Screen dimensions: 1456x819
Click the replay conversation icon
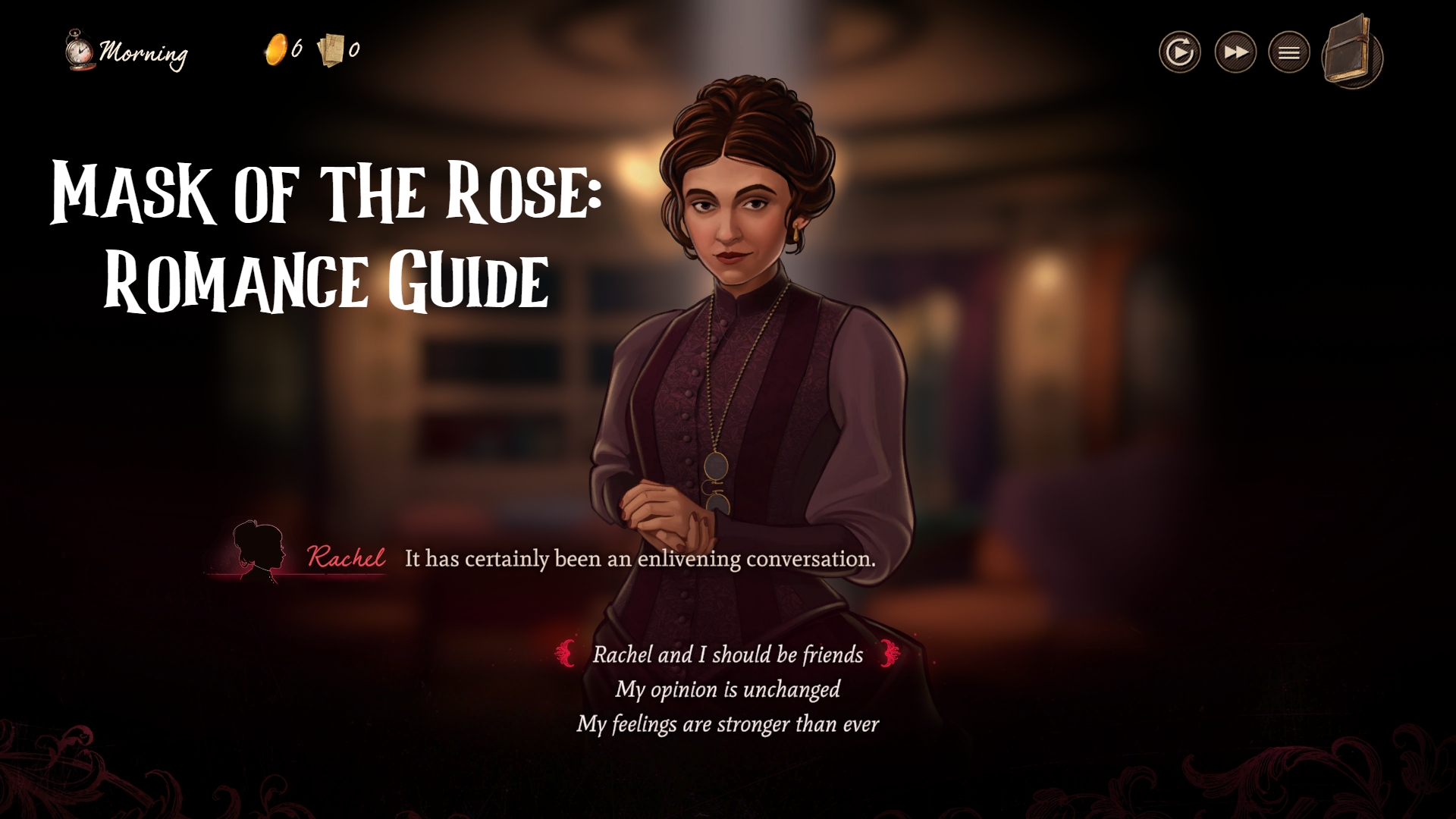1180,52
